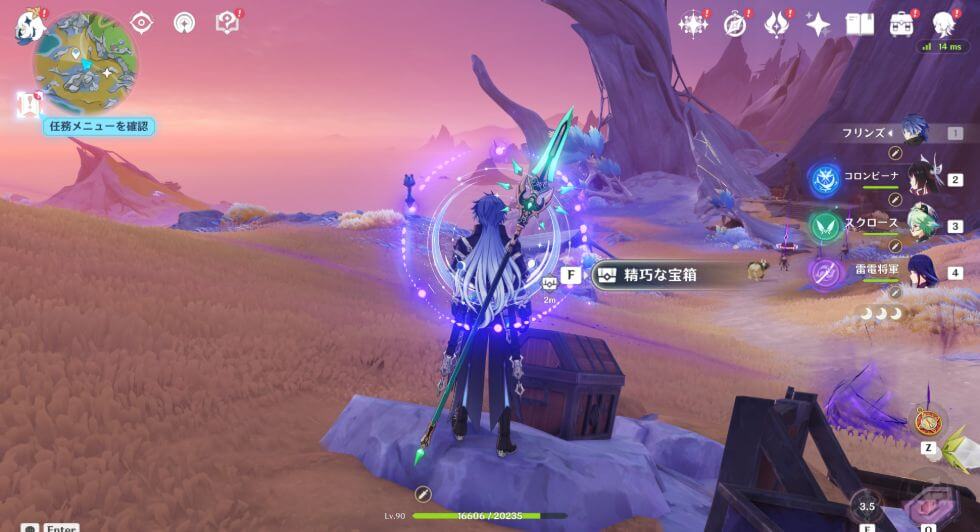Open the four-pointed star battle pass icon
The width and height of the screenshot is (980, 532).
[818, 24]
